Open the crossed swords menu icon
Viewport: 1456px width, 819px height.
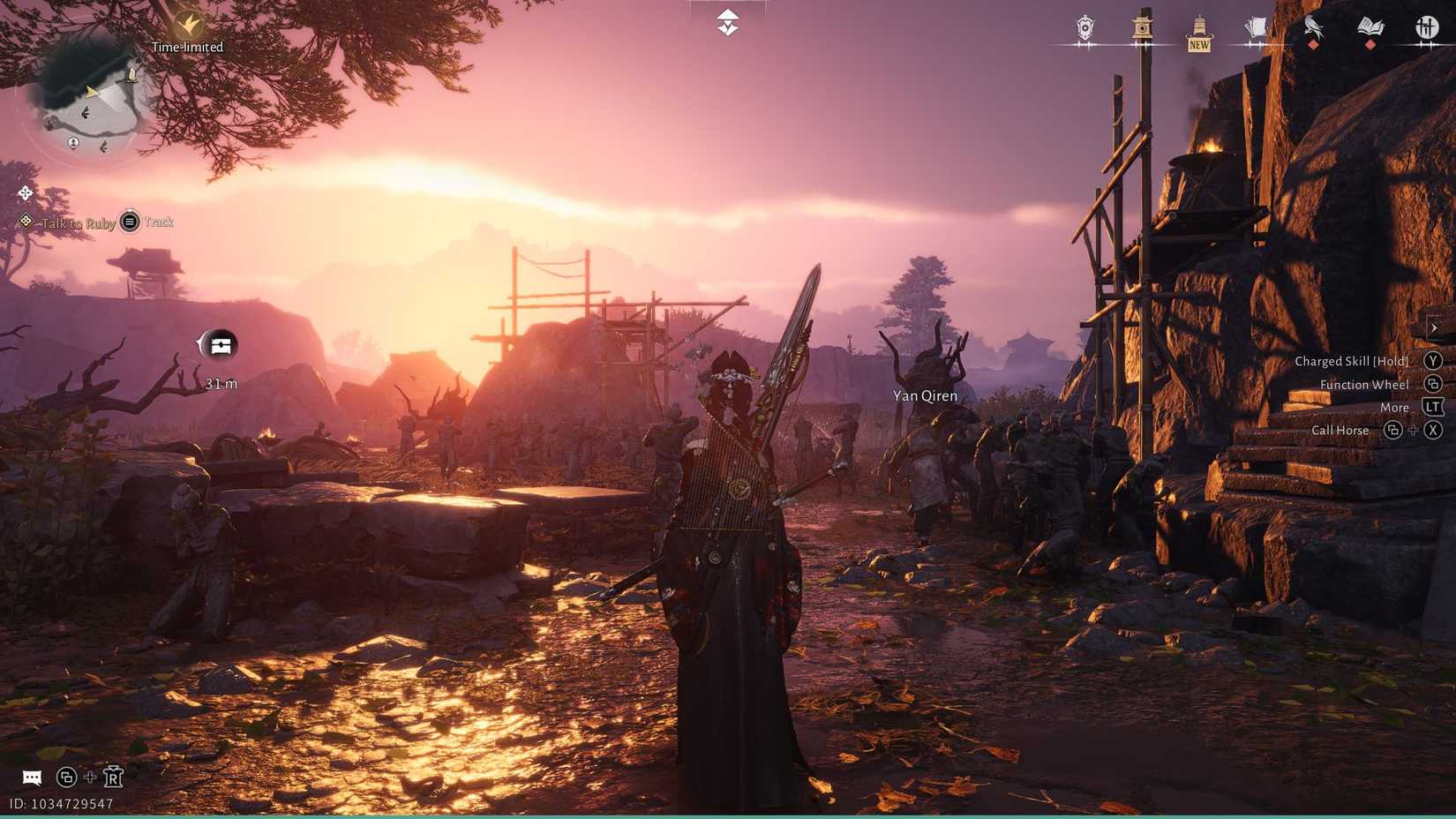pos(1426,28)
